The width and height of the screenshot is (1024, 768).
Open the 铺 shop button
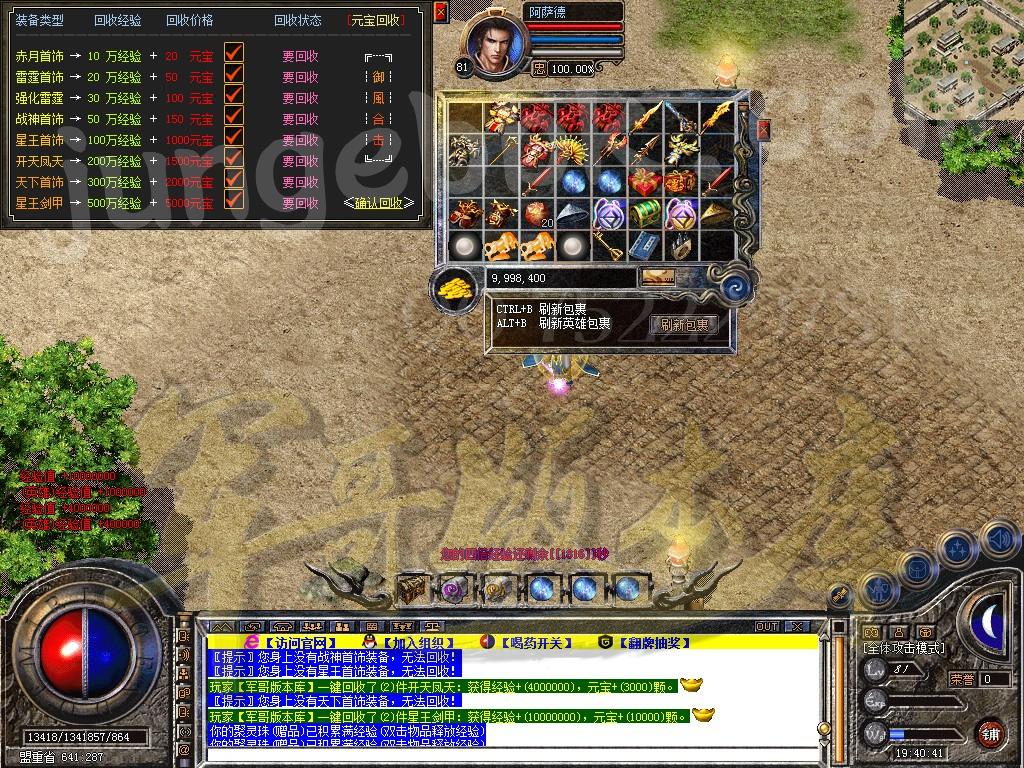point(990,733)
